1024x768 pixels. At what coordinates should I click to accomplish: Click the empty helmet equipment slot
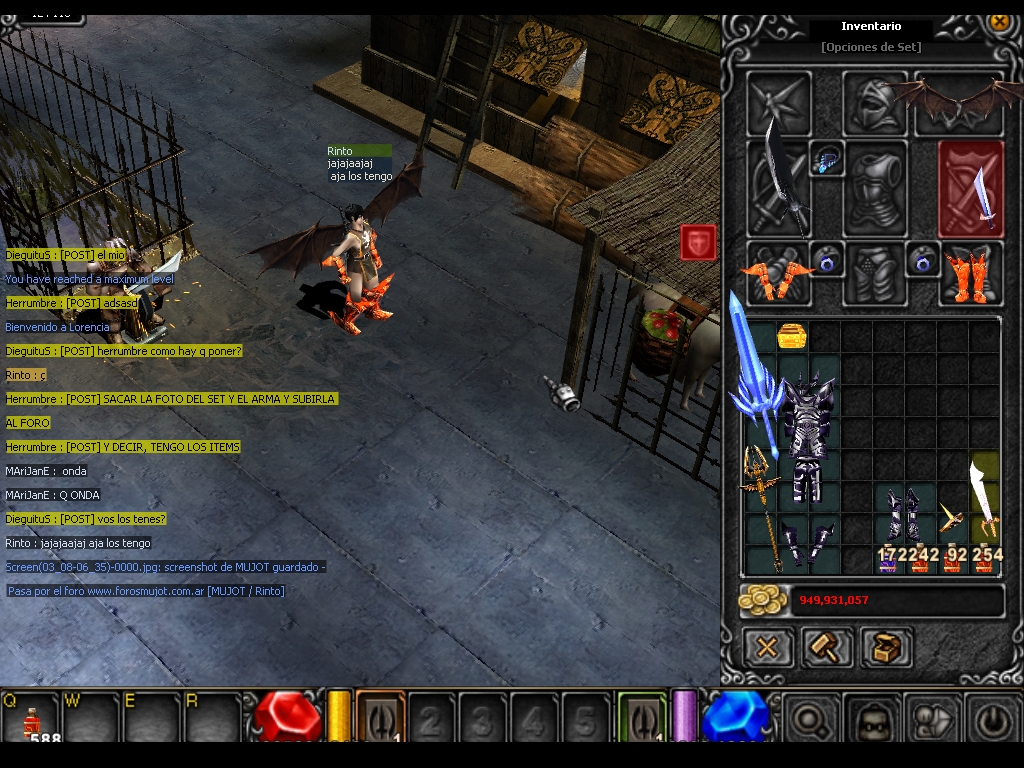874,102
